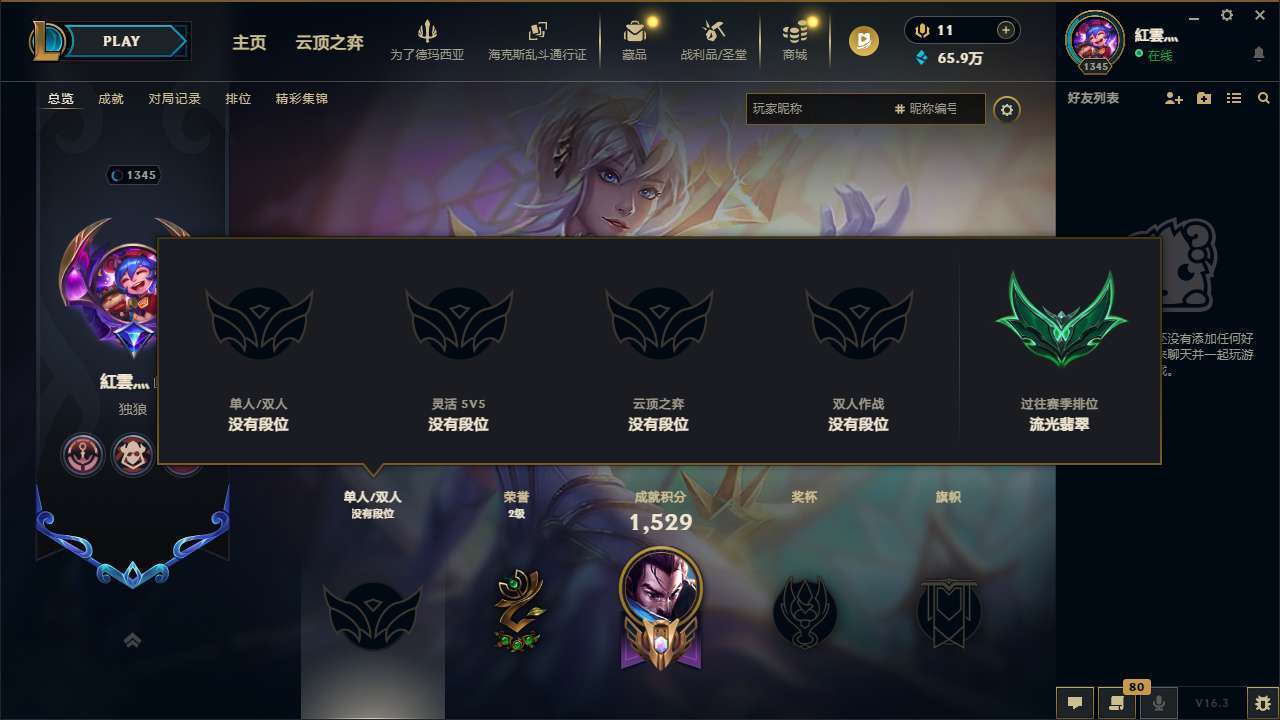Click the 玩家昵称 player search field

point(820,109)
